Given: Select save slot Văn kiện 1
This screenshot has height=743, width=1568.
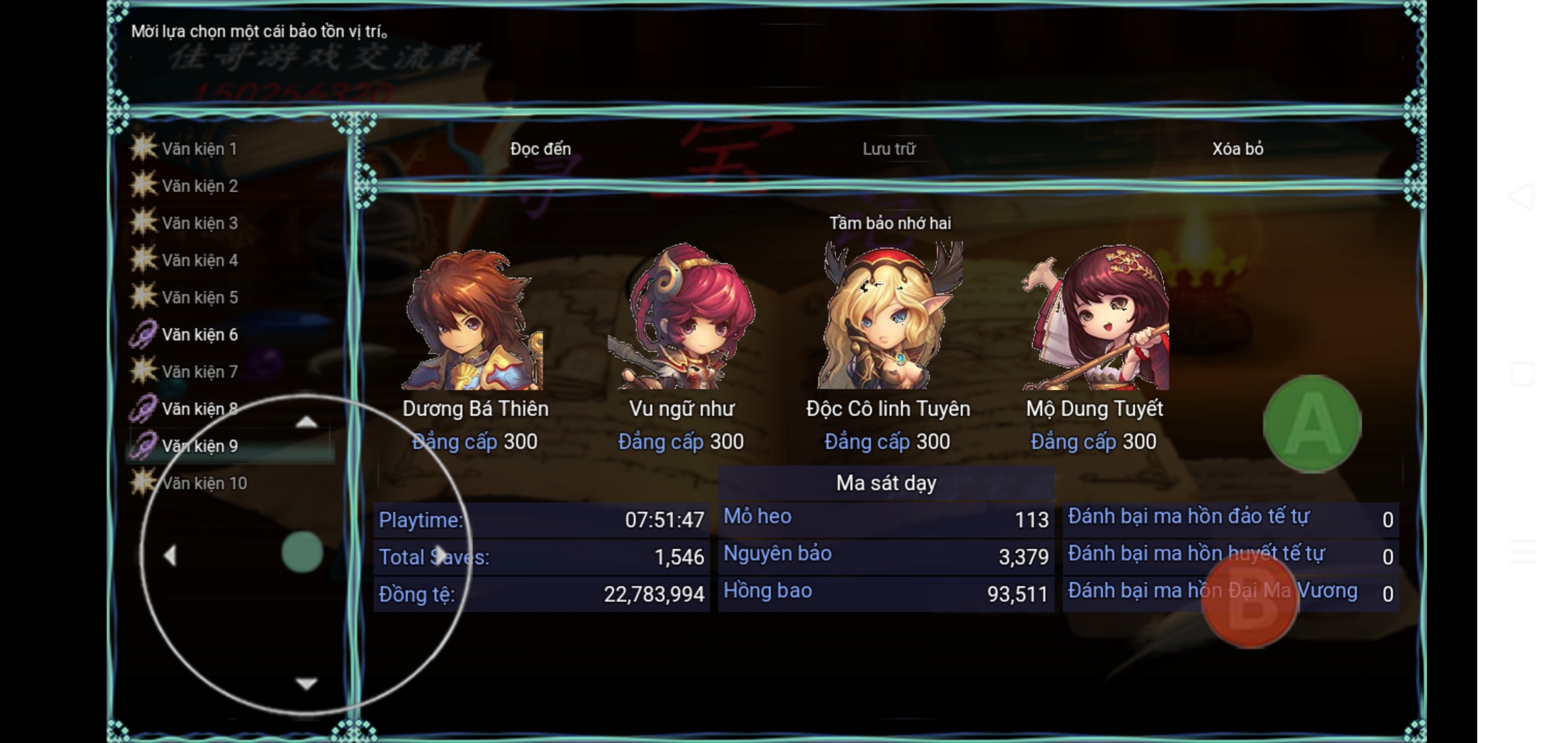Looking at the screenshot, I should pyautogui.click(x=199, y=149).
